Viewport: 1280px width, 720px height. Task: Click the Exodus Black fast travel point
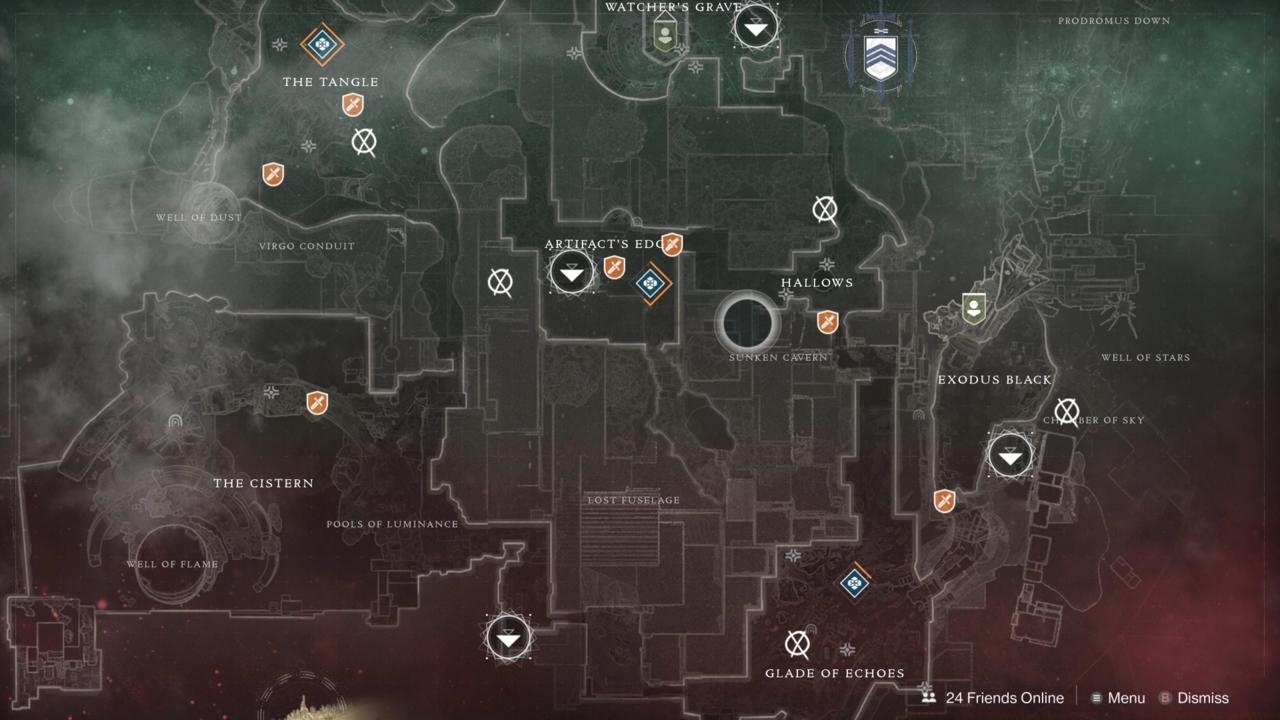click(1010, 456)
